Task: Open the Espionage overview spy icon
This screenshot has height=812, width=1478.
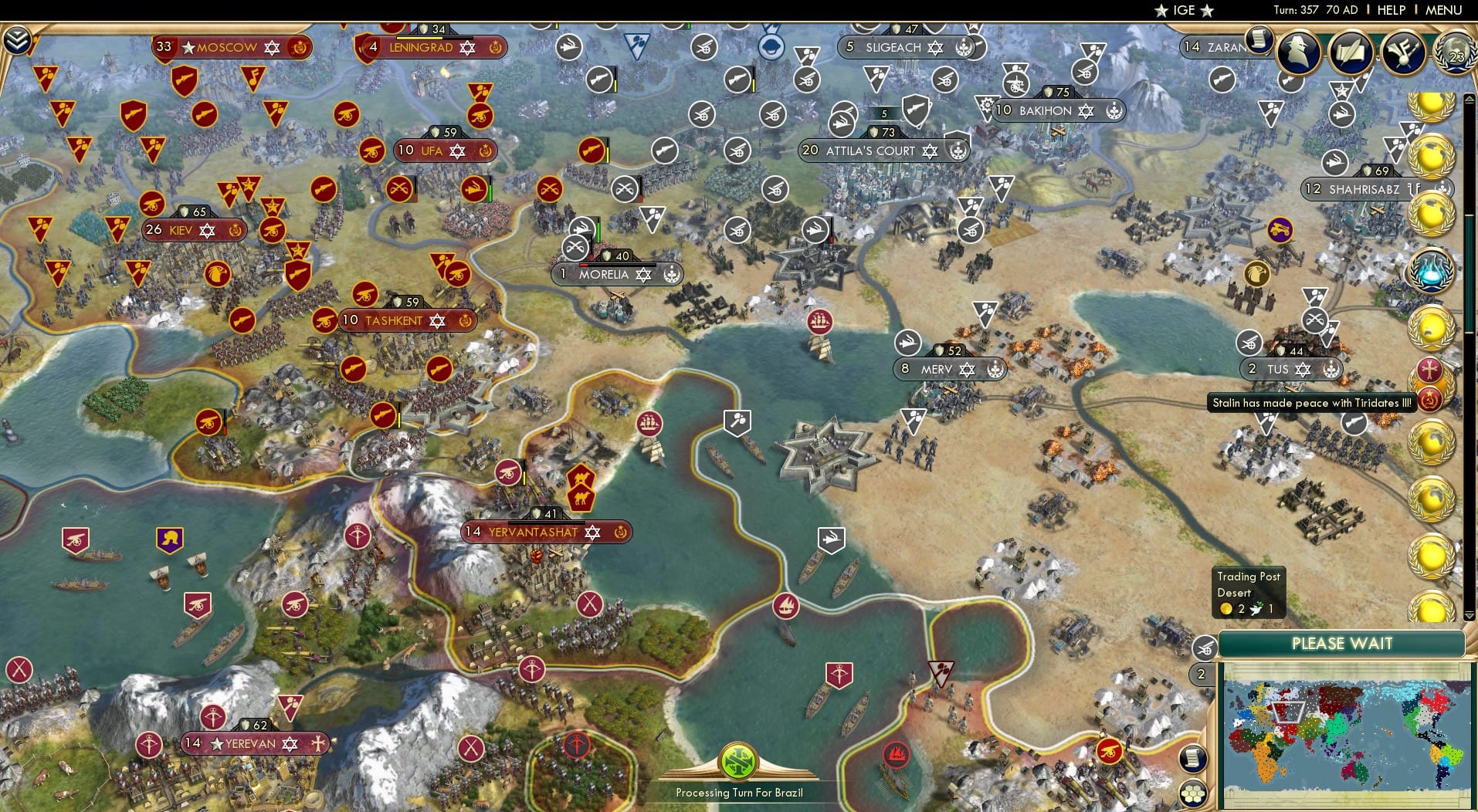Action: click(x=1298, y=52)
